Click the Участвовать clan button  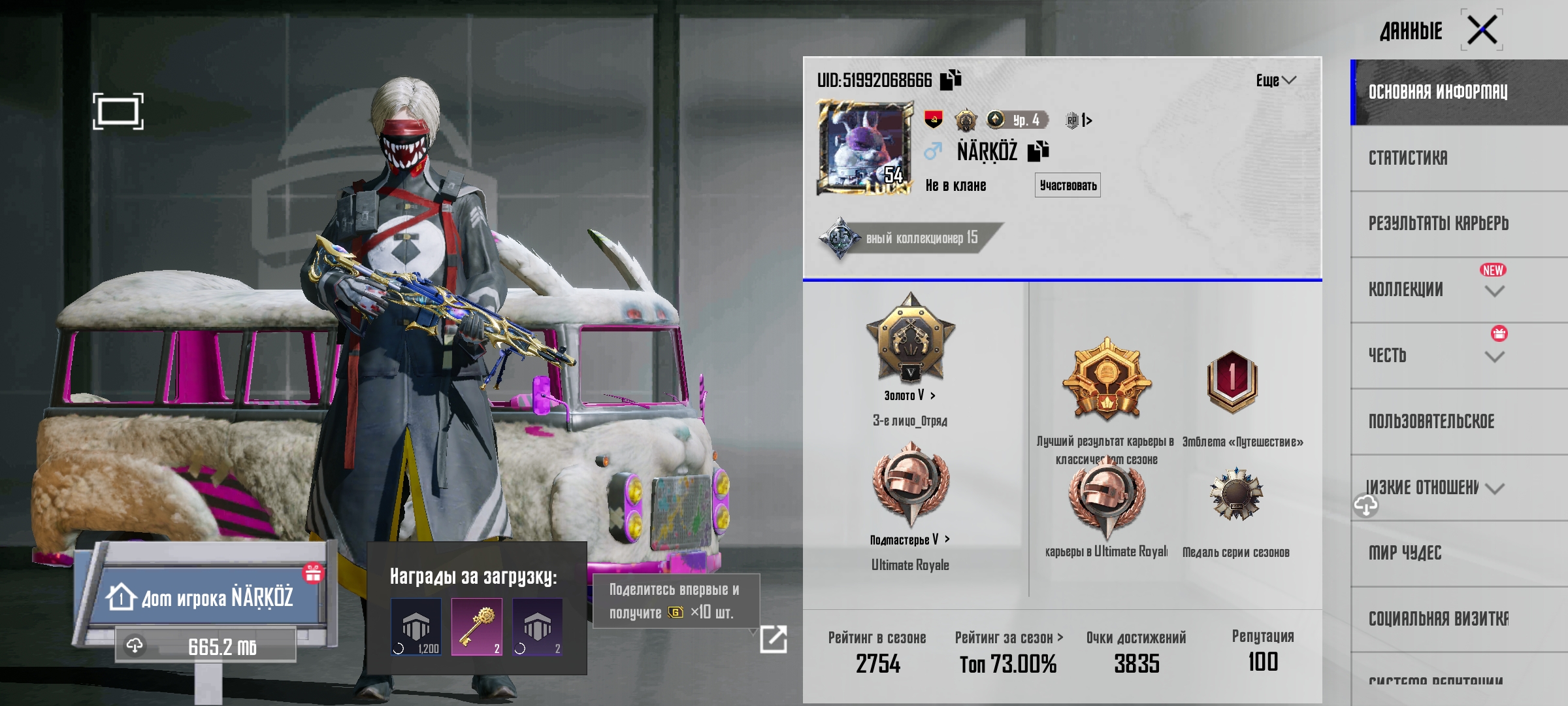pos(1068,186)
